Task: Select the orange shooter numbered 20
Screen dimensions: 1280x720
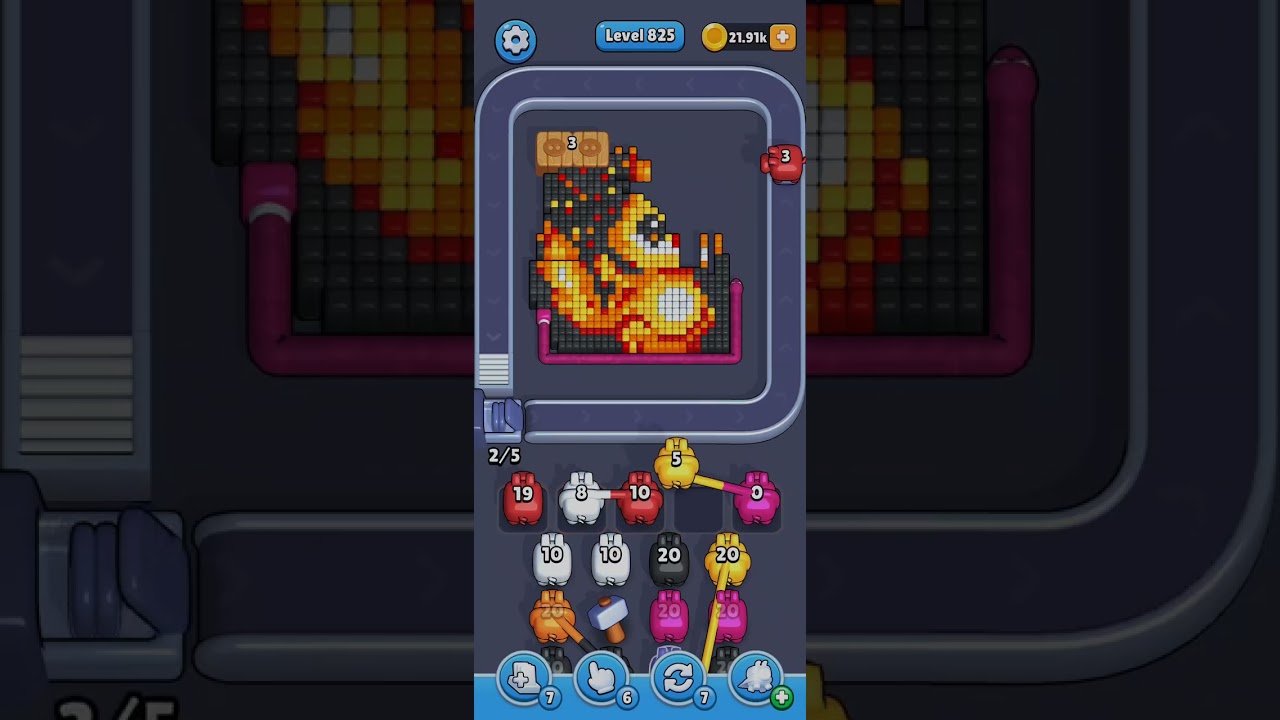Action: click(552, 616)
